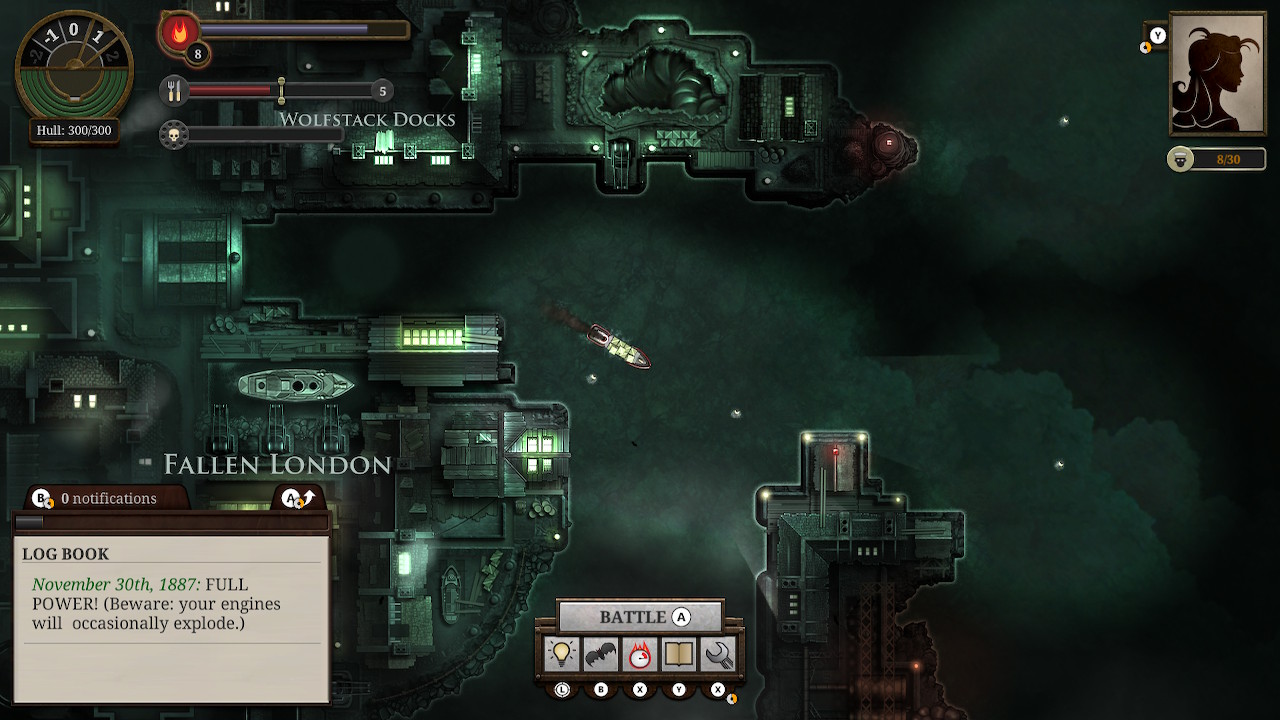The image size is (1280, 720).
Task: Open the journal using the book icon
Action: click(679, 655)
